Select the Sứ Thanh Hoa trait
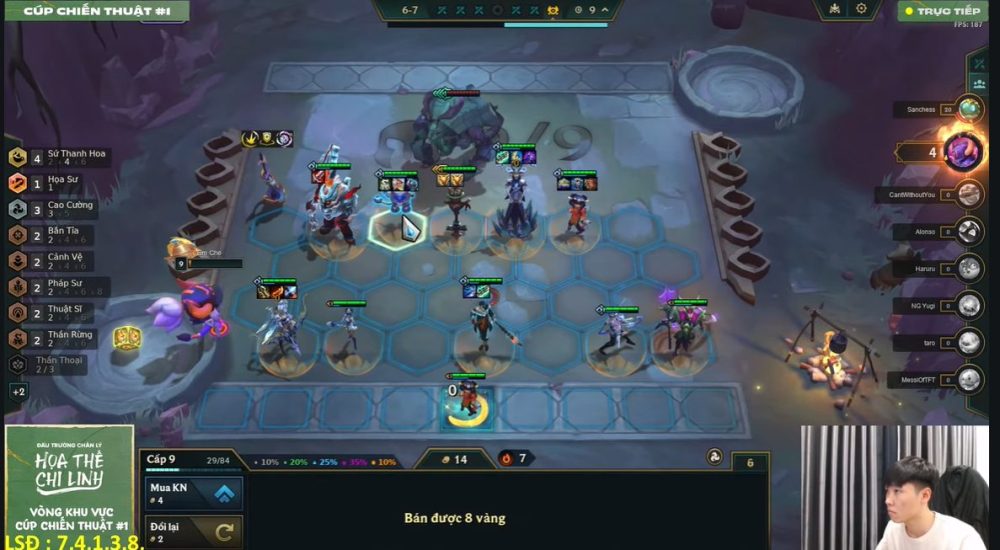 pyautogui.click(x=60, y=158)
